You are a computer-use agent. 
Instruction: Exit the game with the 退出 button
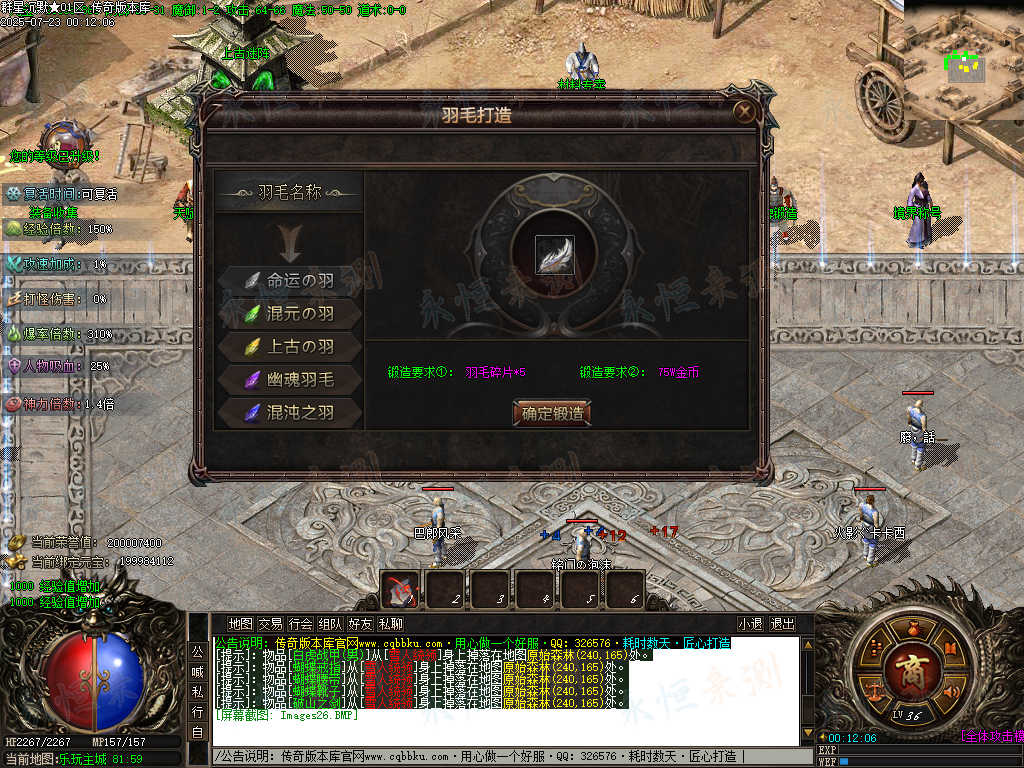(782, 624)
